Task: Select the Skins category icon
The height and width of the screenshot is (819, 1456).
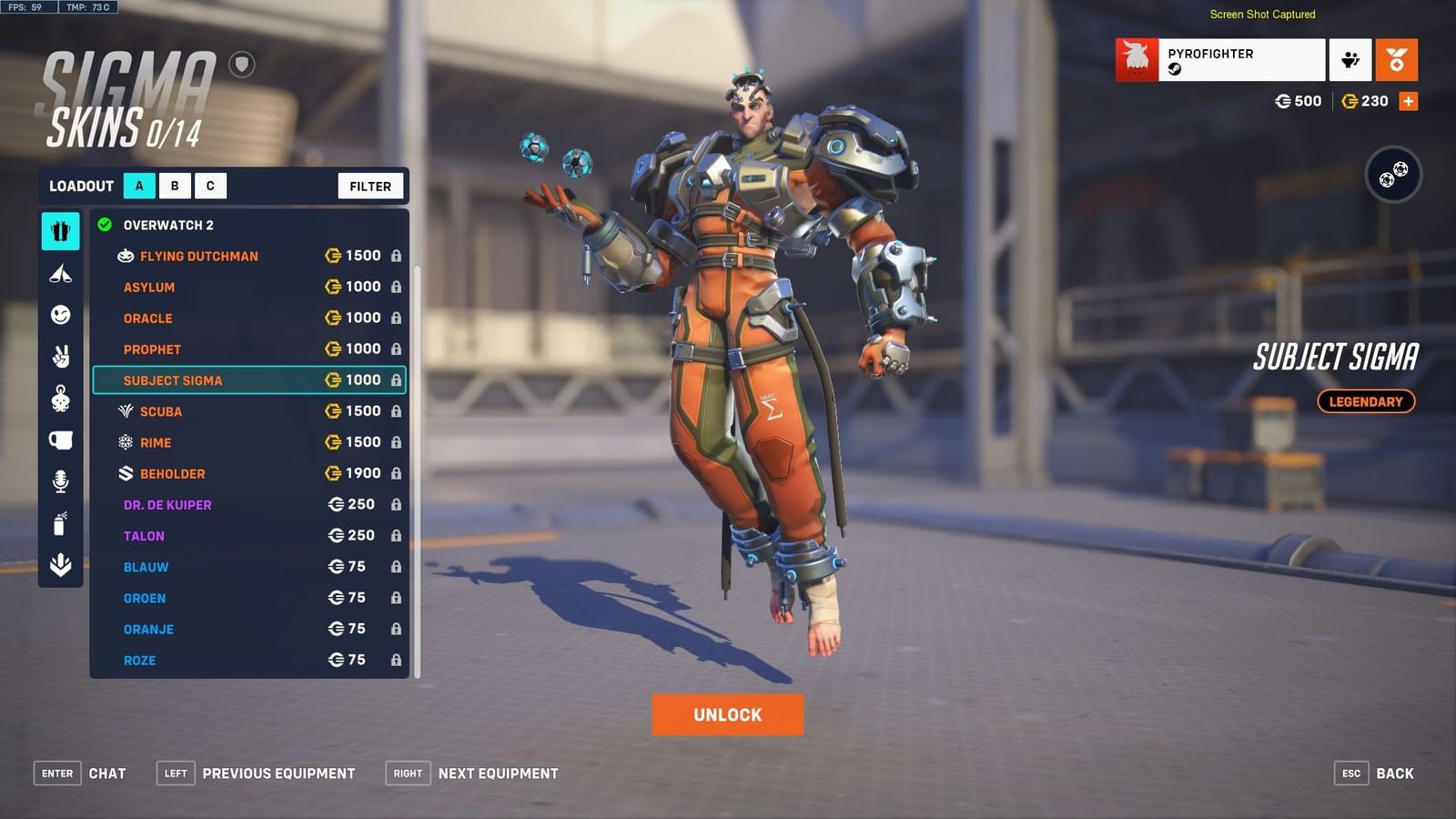Action: (x=60, y=231)
